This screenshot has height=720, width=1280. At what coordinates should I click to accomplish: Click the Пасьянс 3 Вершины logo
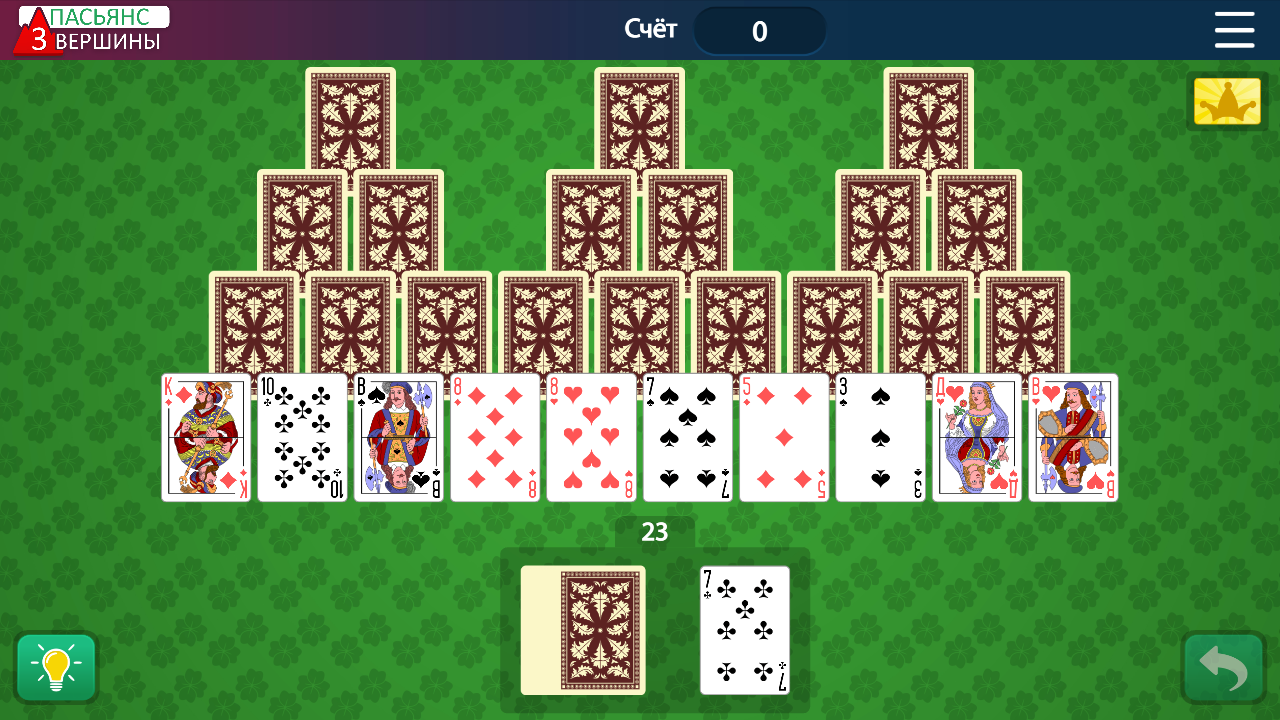point(85,28)
